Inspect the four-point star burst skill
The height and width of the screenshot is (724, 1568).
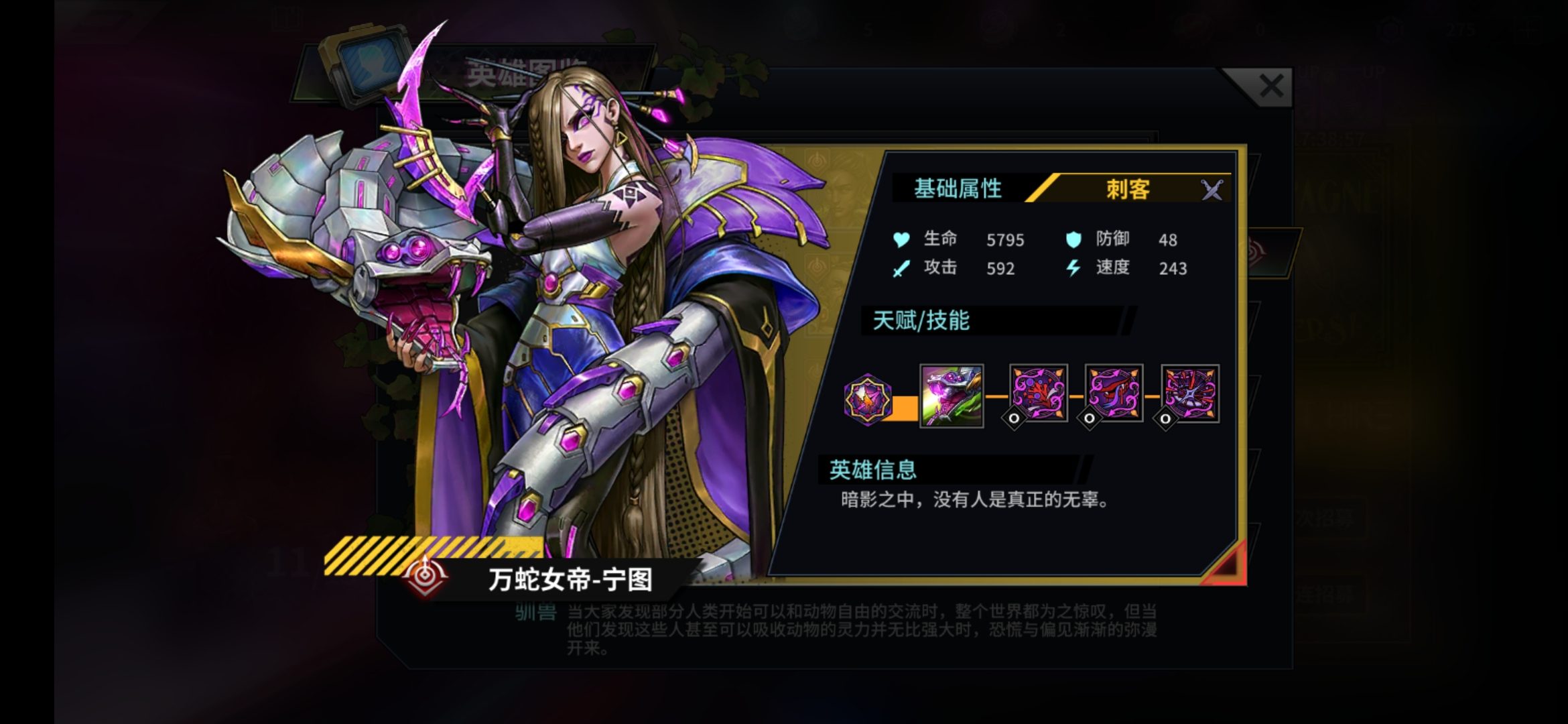pyautogui.click(x=1189, y=394)
